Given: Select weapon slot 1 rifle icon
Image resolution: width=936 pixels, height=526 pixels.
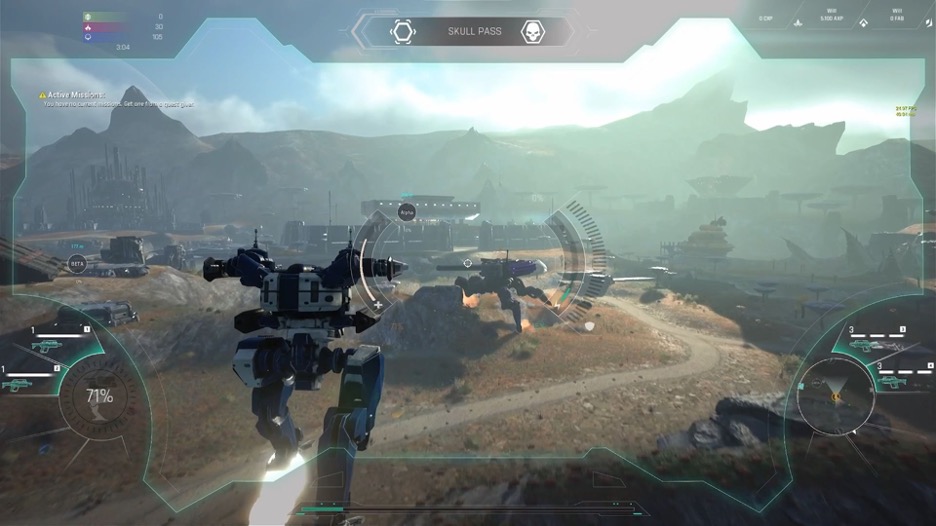Looking at the screenshot, I should (x=46, y=345).
